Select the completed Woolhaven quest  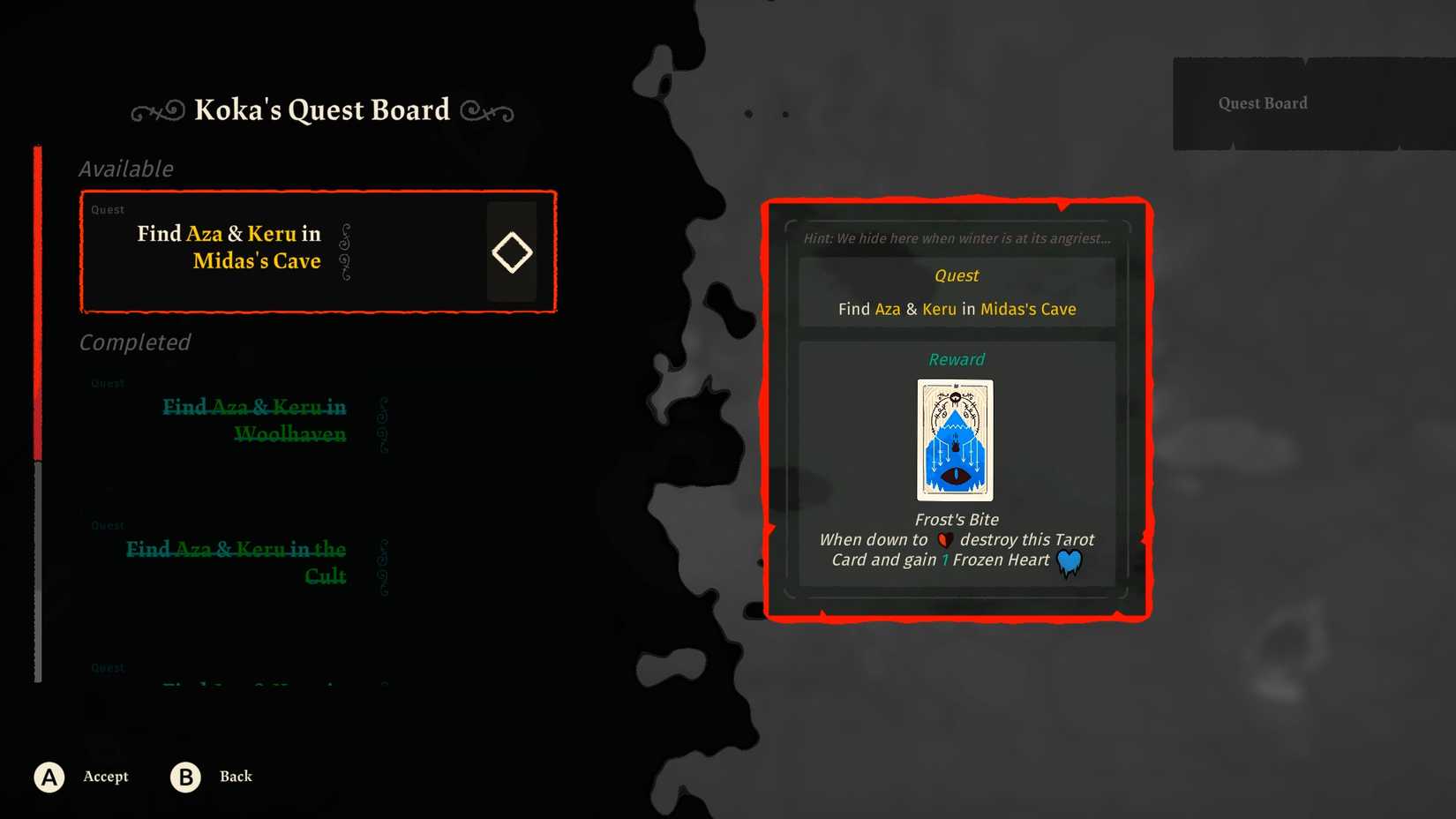pyautogui.click(x=253, y=420)
